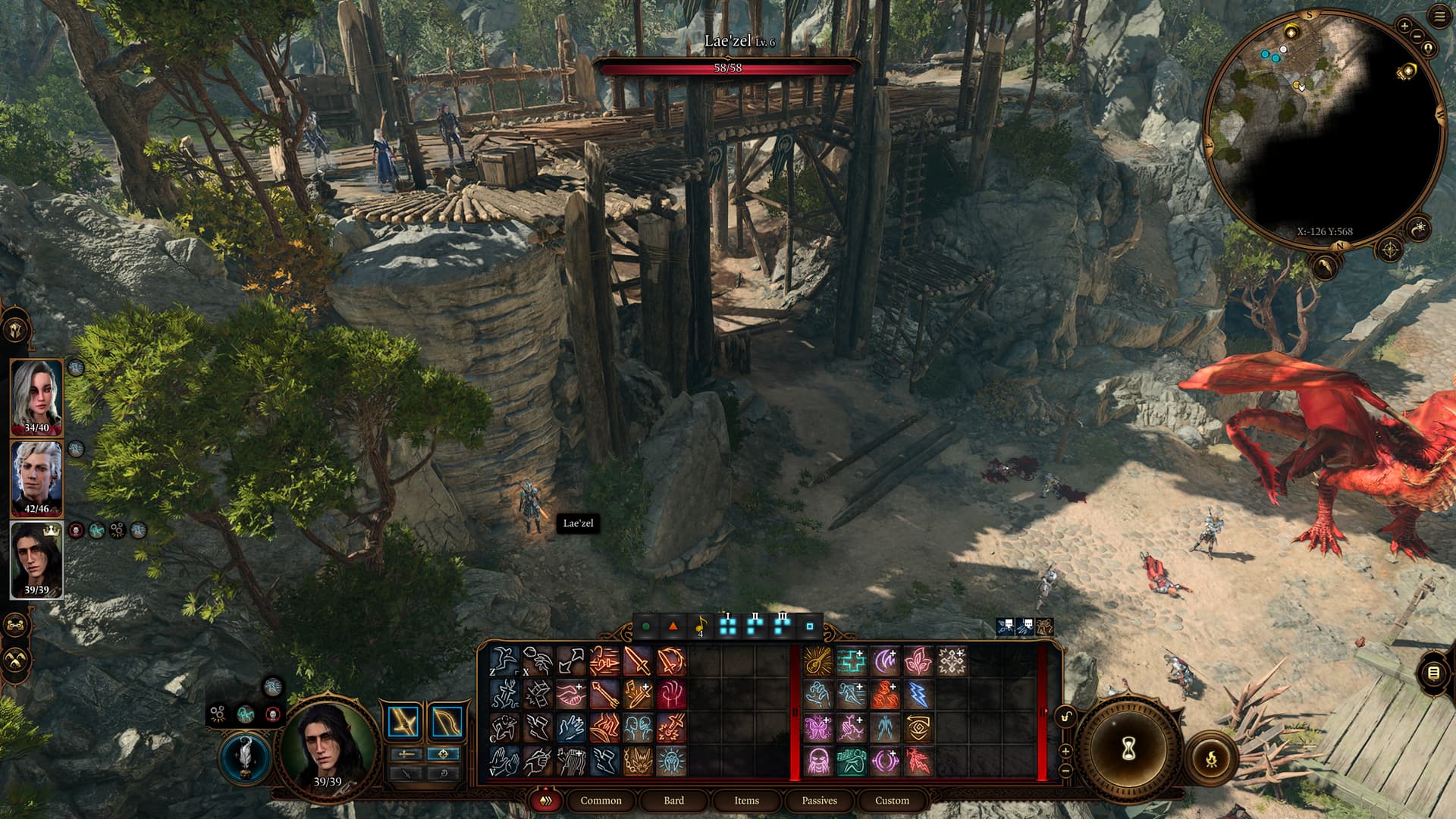
Task: Select the melee weapon set slot
Action: pyautogui.click(x=404, y=722)
